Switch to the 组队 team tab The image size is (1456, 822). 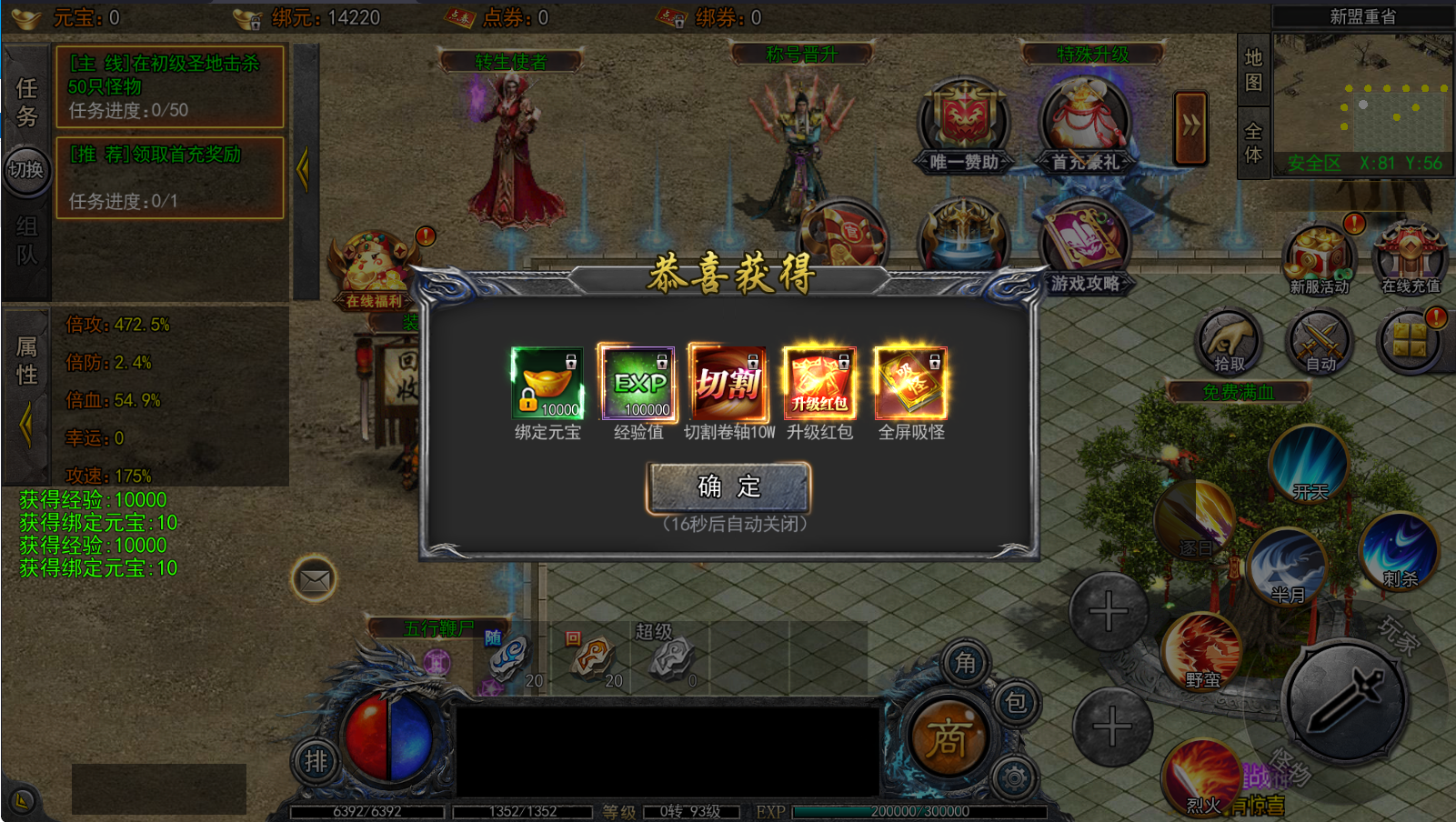(x=26, y=240)
